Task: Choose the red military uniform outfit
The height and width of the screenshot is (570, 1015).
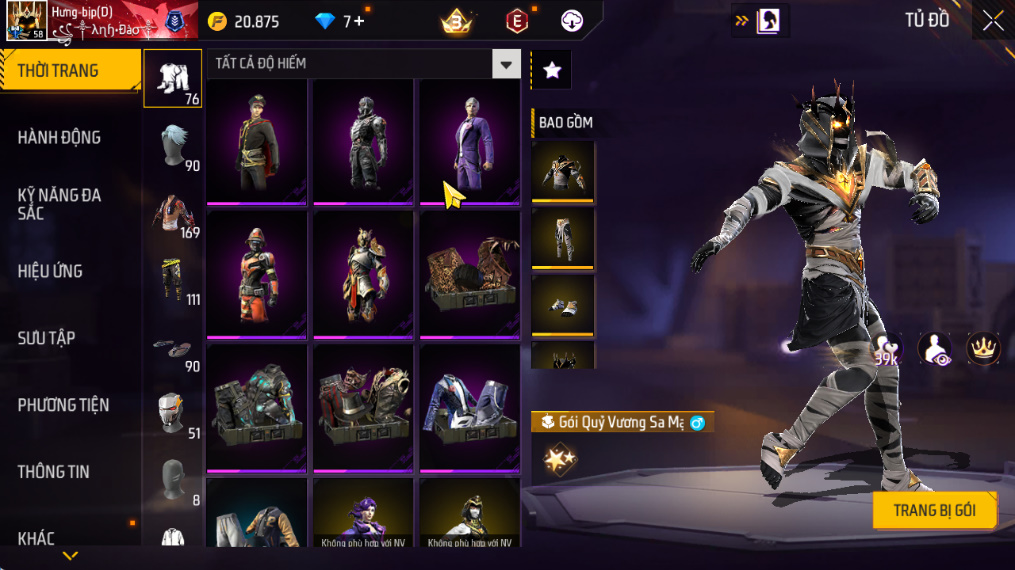Action: click(x=257, y=141)
